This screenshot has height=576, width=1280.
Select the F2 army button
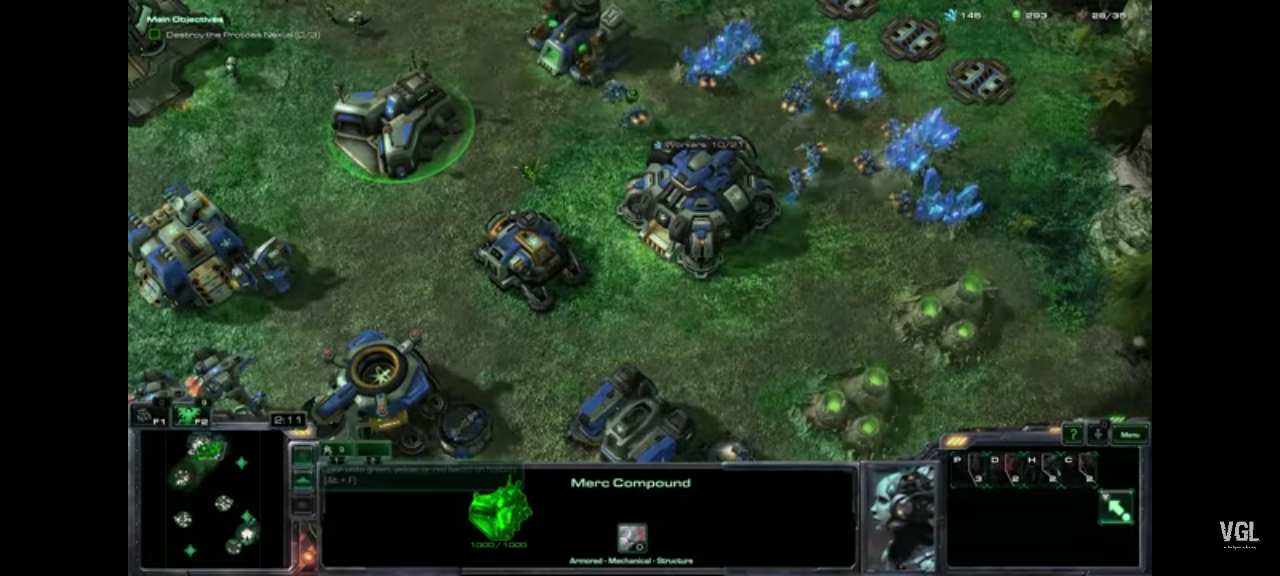pyautogui.click(x=190, y=416)
